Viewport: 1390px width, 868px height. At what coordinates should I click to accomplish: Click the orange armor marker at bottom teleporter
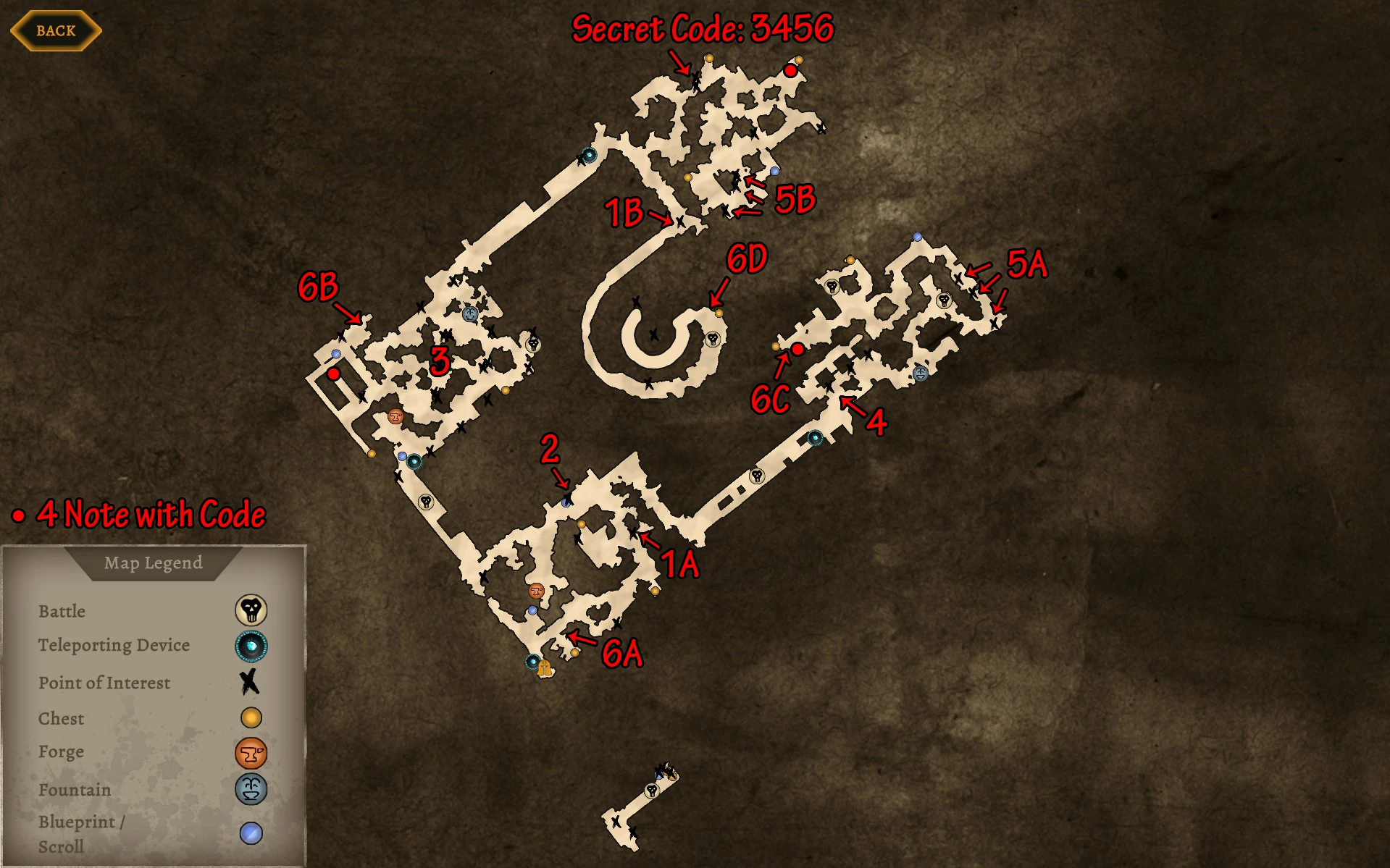[x=543, y=669]
